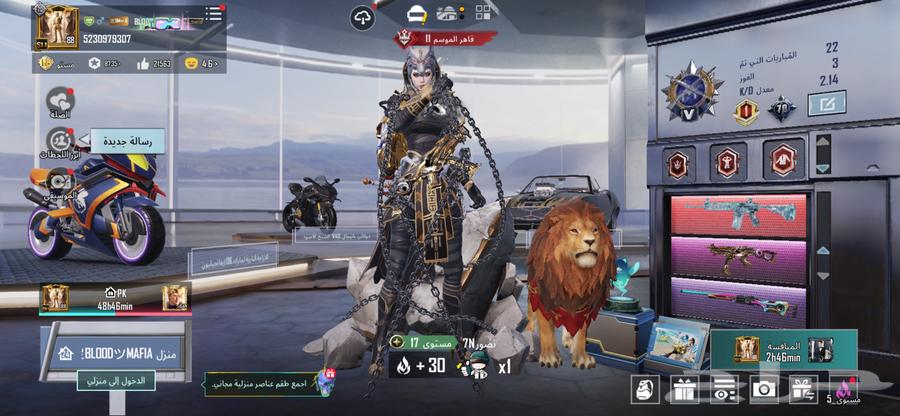This screenshot has width=900, height=416.
Task: Open the add 30 popularity flame button
Action: [418, 367]
